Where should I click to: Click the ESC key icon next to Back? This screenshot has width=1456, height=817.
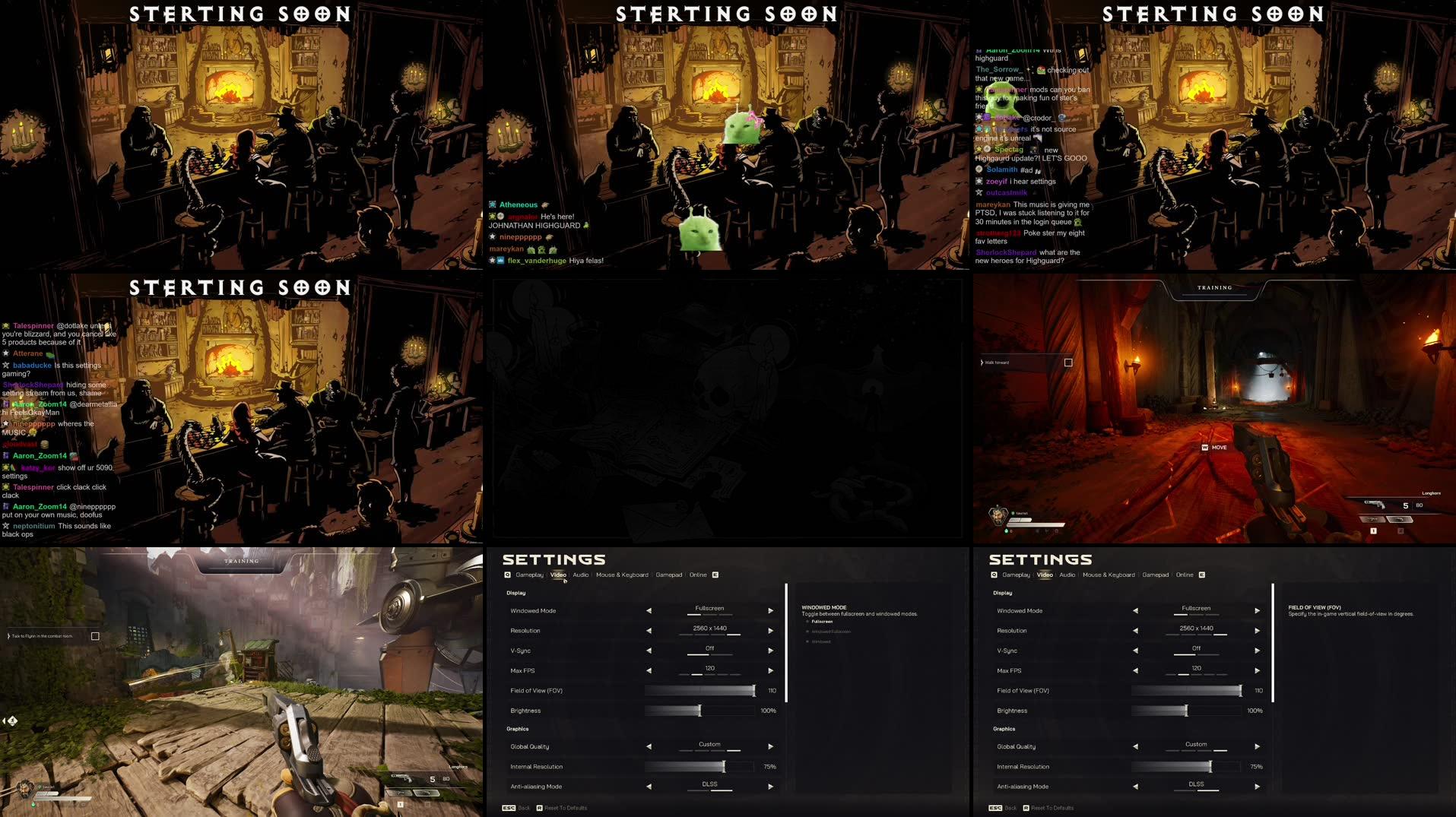508,808
